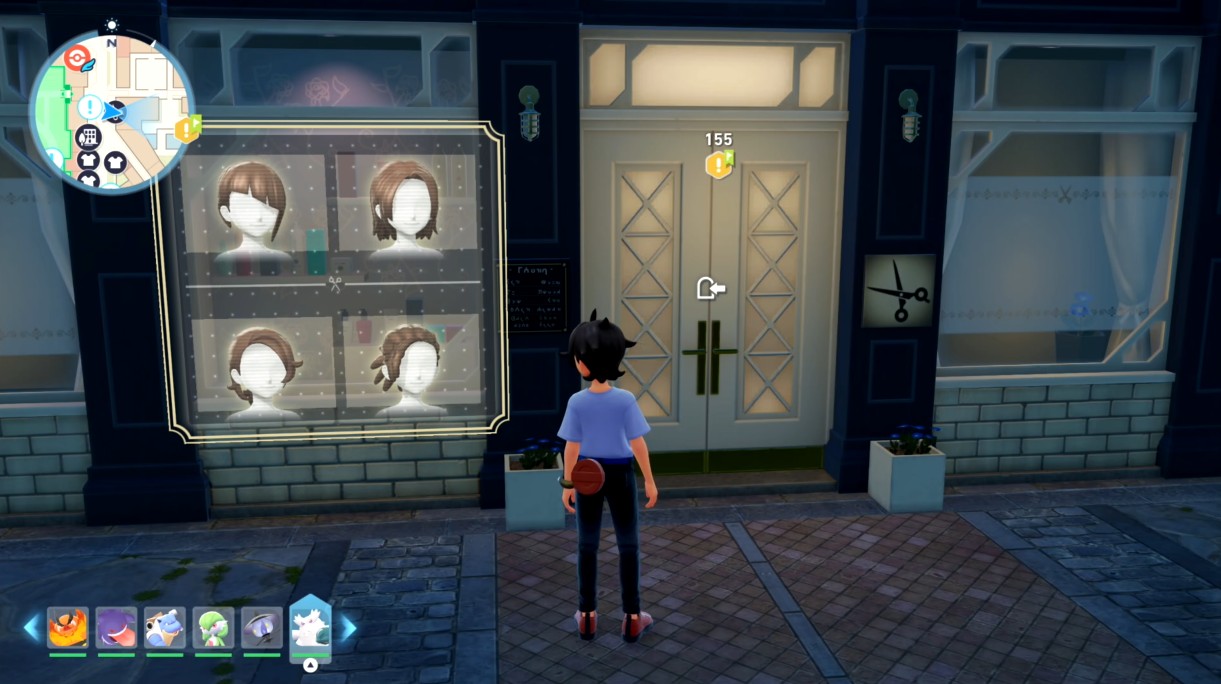The width and height of the screenshot is (1221, 684).
Task: Select Gengar in the party bar
Action: pos(116,627)
